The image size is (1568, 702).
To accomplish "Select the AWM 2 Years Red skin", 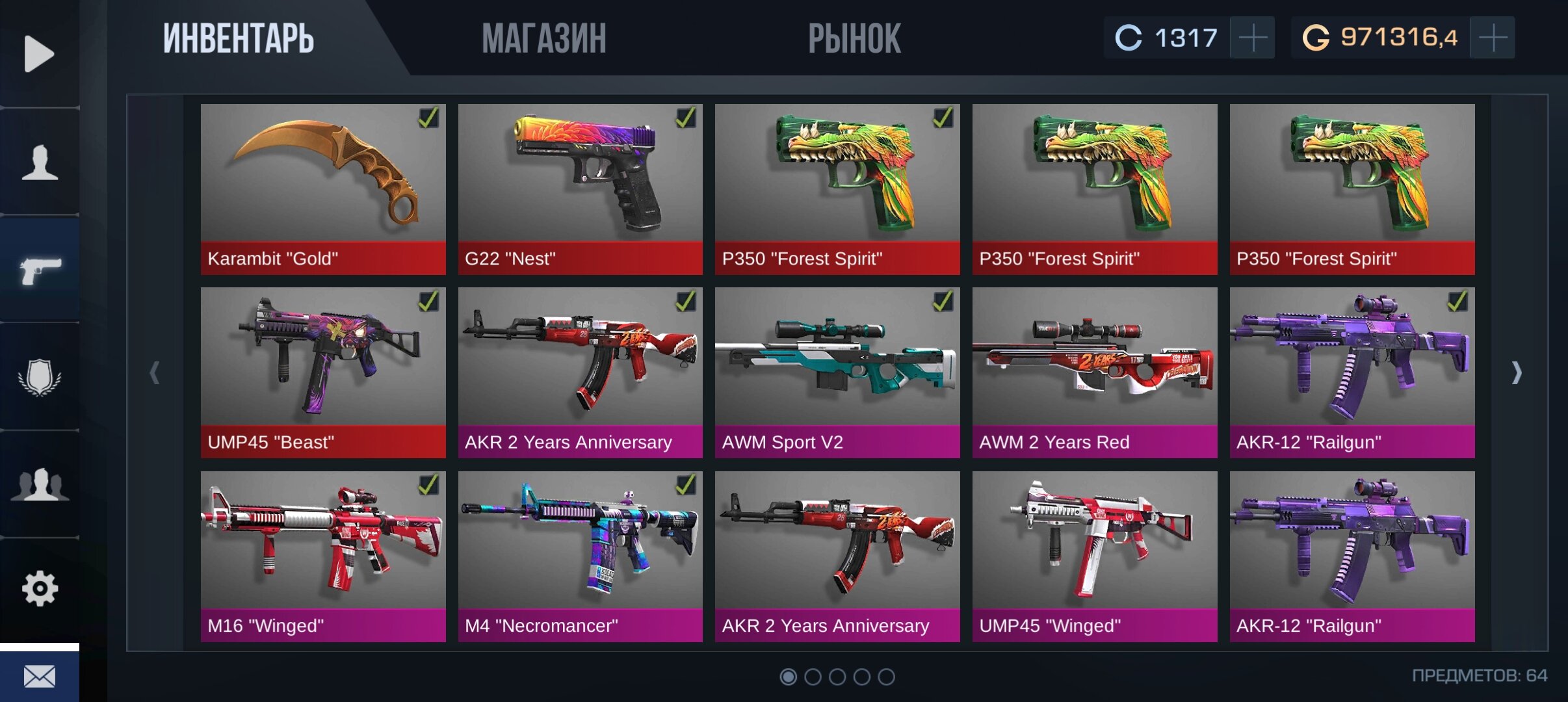I will [1095, 372].
